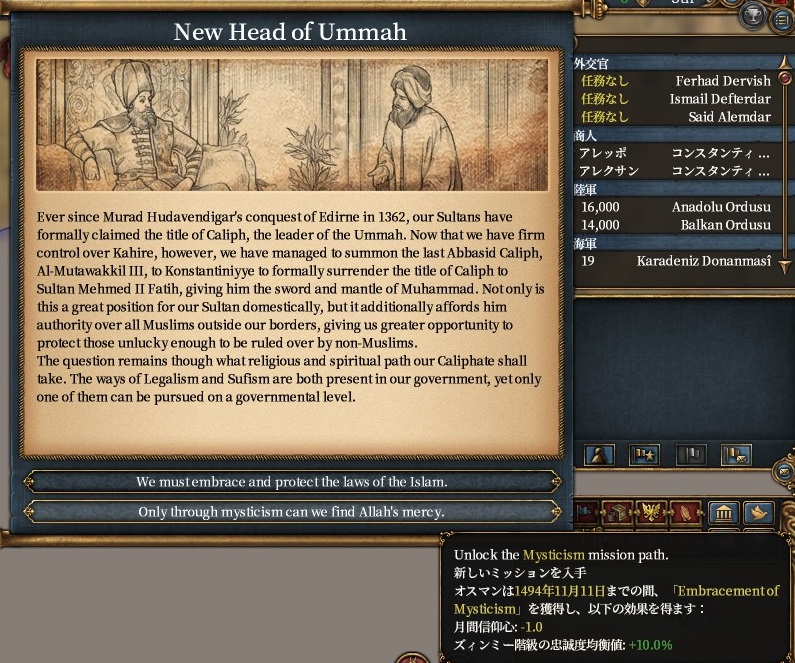Open the round envelope message settings button
Viewport: 795px width, 663px height.
784,472
